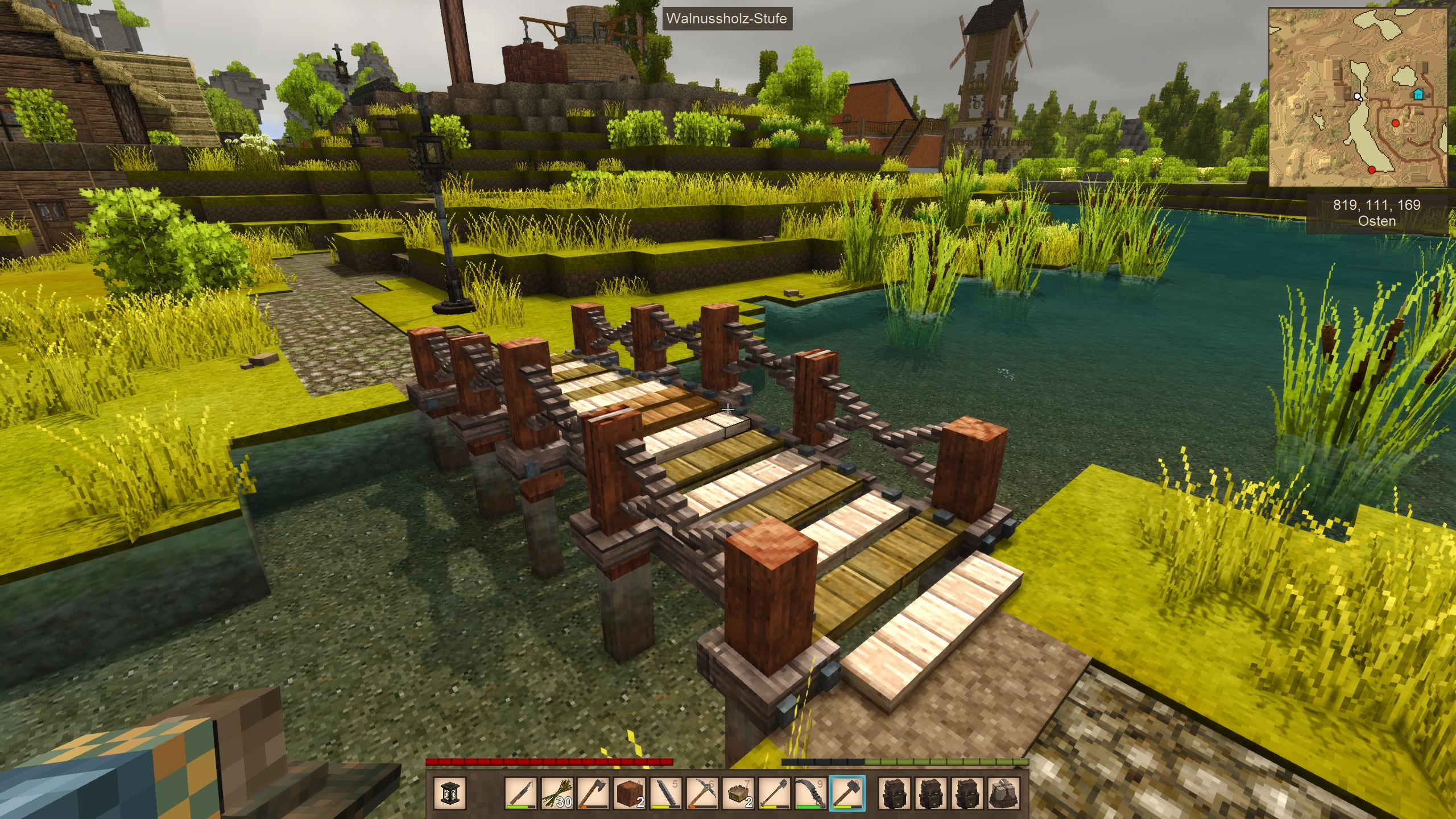Select the knife in hotbar slot 1
The width and height of the screenshot is (1456, 819).
(521, 793)
